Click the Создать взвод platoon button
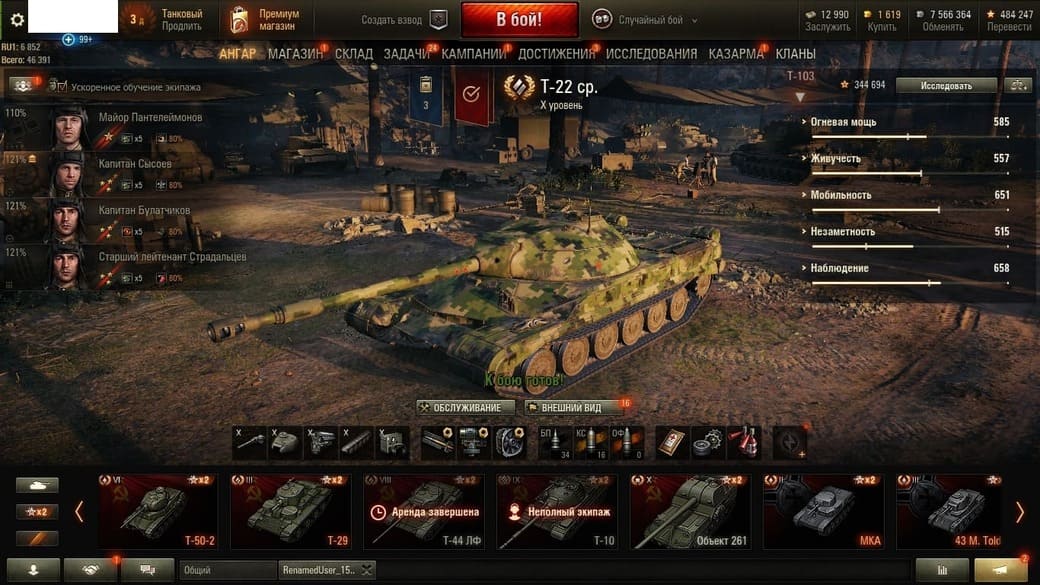Screen dimensions: 1040x585 [x=405, y=20]
